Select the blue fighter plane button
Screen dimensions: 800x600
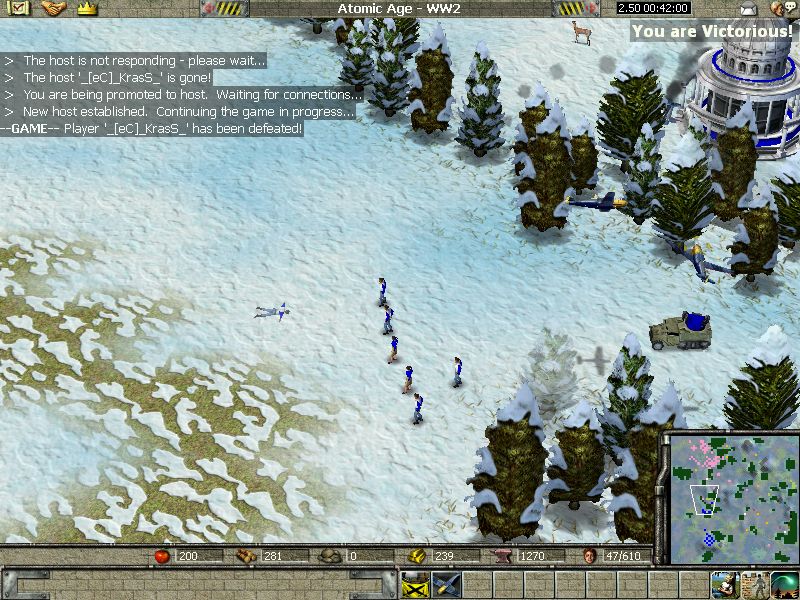click(445, 585)
